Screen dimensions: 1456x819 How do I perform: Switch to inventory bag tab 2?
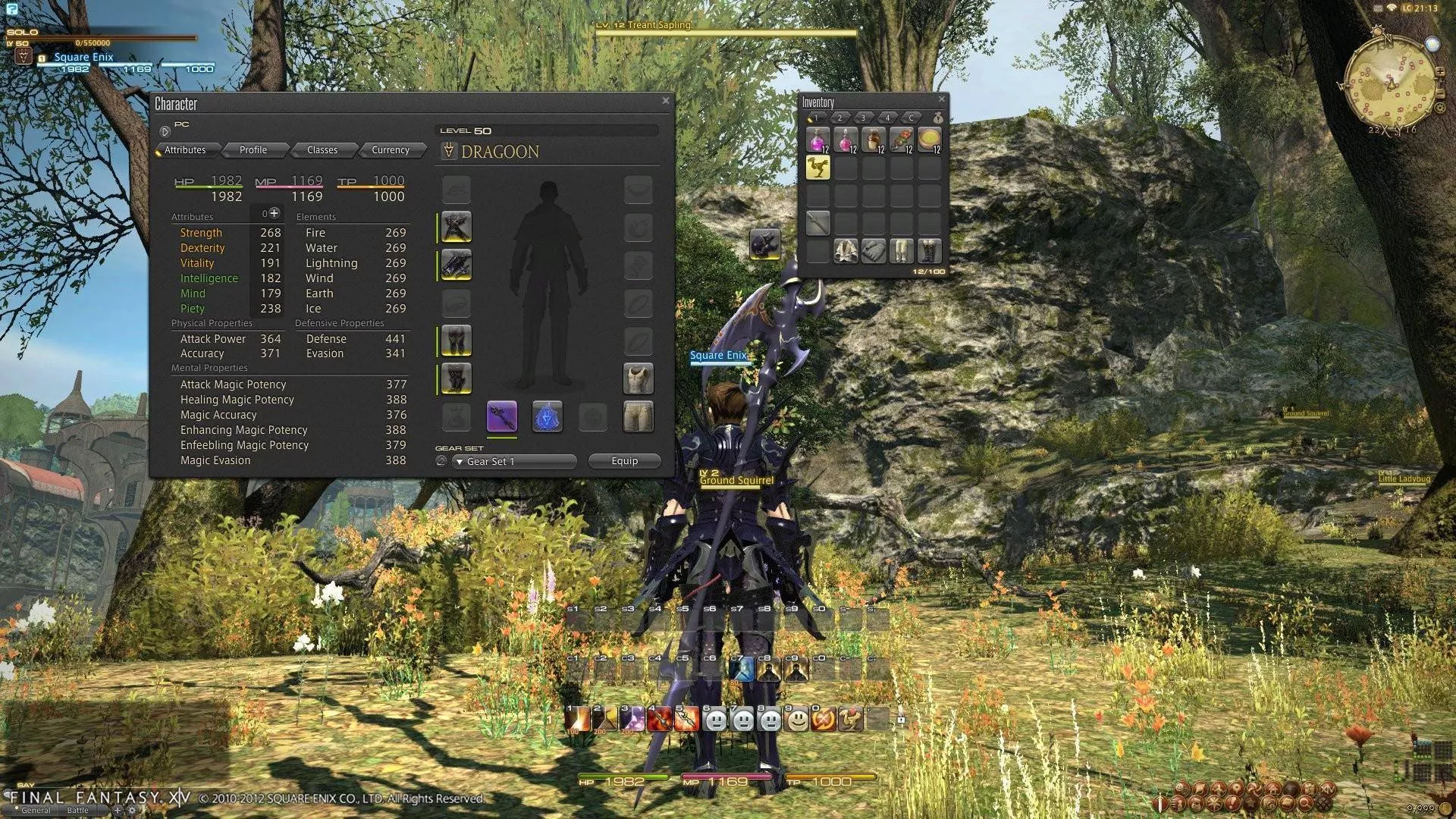[839, 118]
